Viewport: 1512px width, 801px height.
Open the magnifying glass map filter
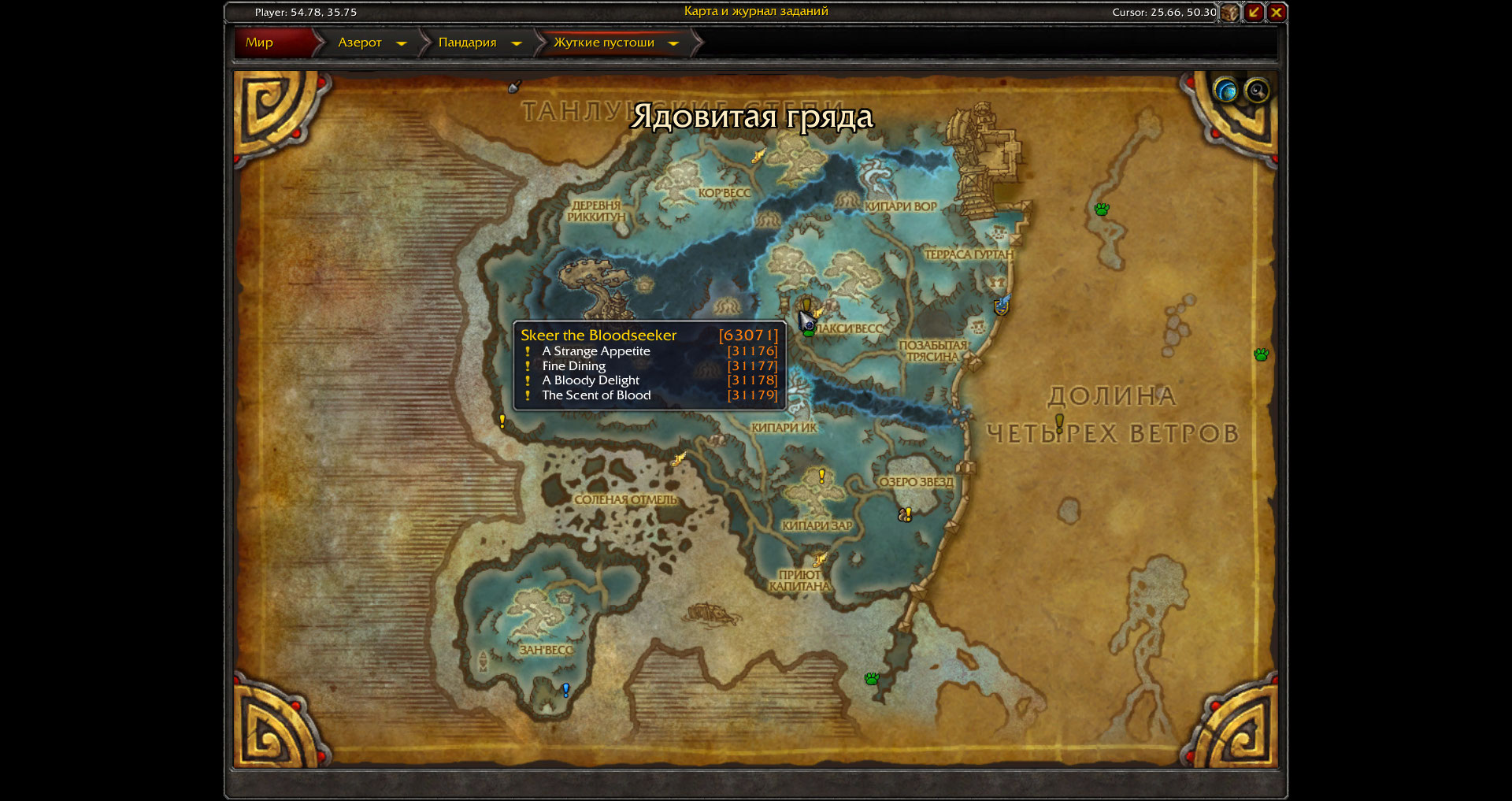click(x=1257, y=91)
